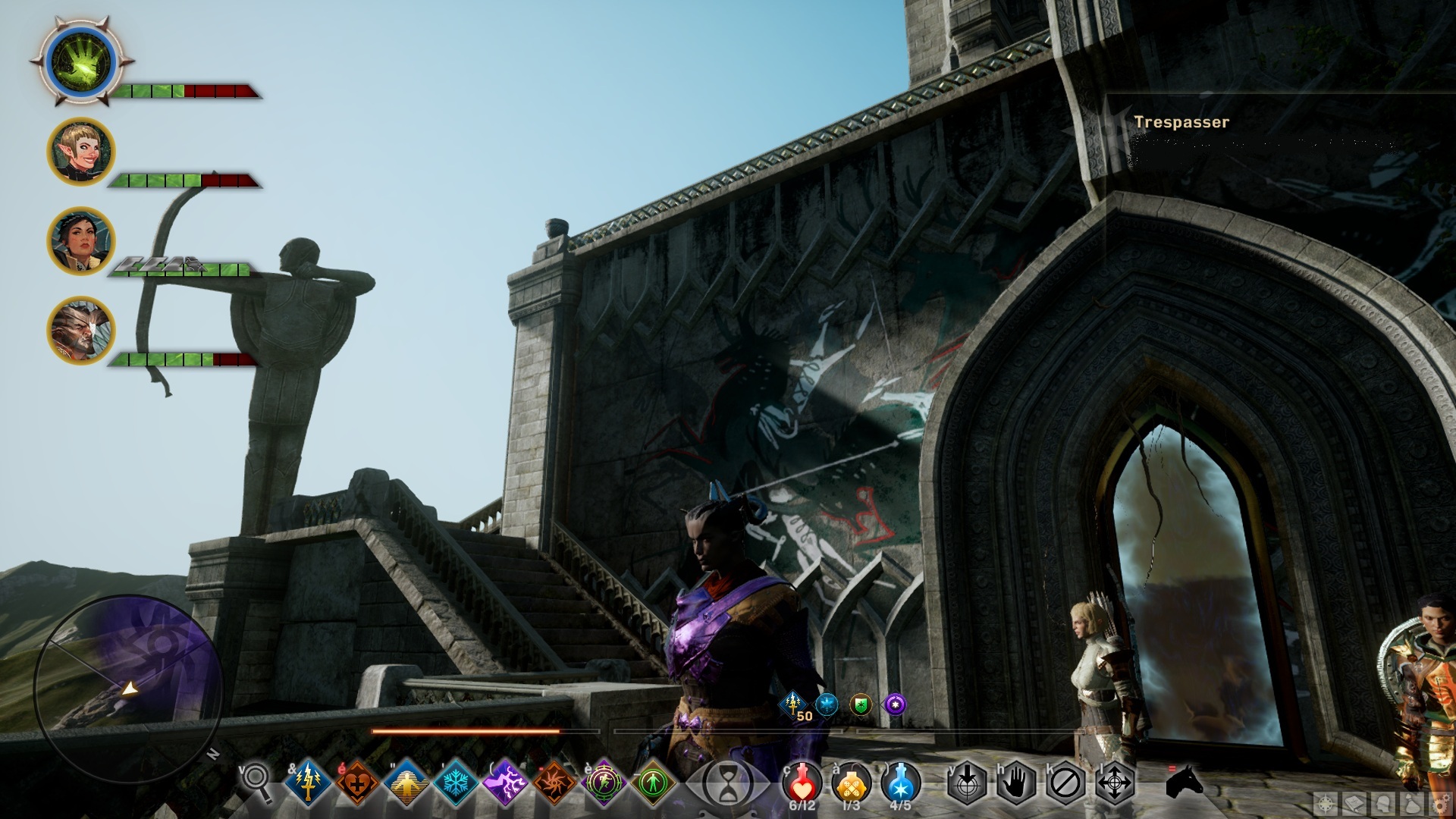Use the orange swirling vortex ability

click(554, 782)
